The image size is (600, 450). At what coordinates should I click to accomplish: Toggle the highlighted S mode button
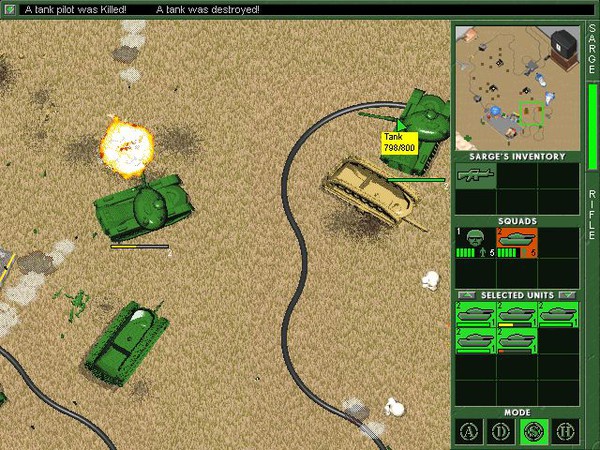[x=532, y=432]
